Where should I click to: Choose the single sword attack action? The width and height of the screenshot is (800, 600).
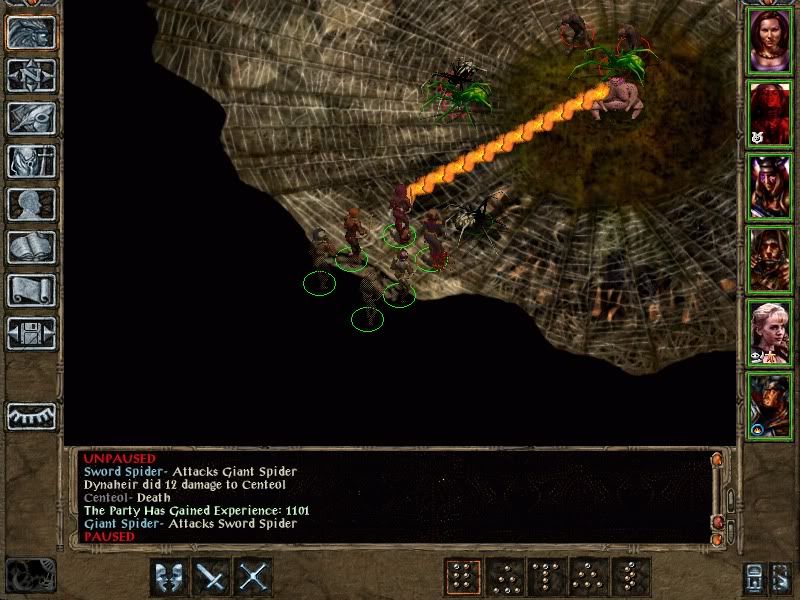point(212,576)
